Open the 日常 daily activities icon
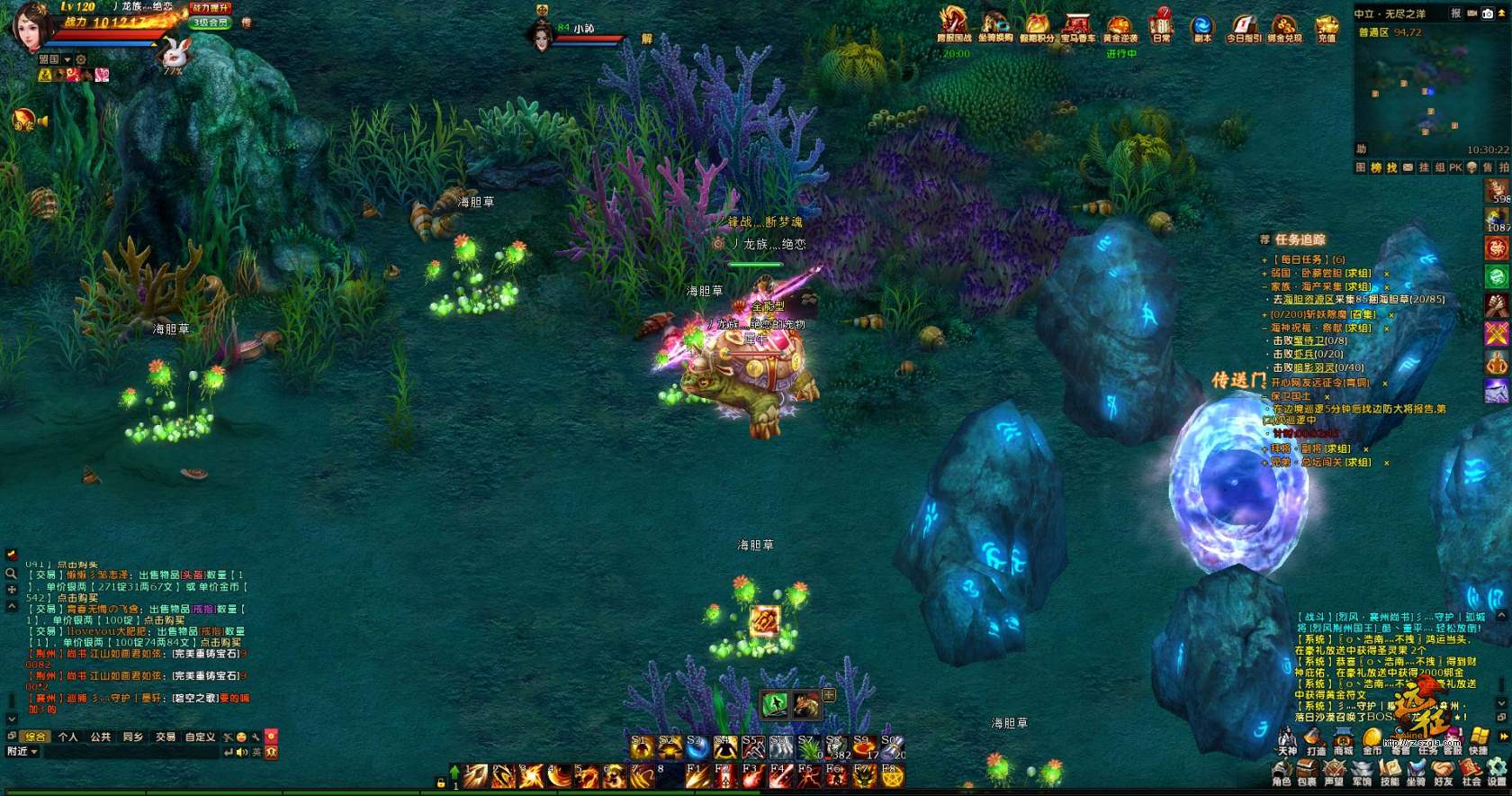The width and height of the screenshot is (1512, 796). (1162, 25)
